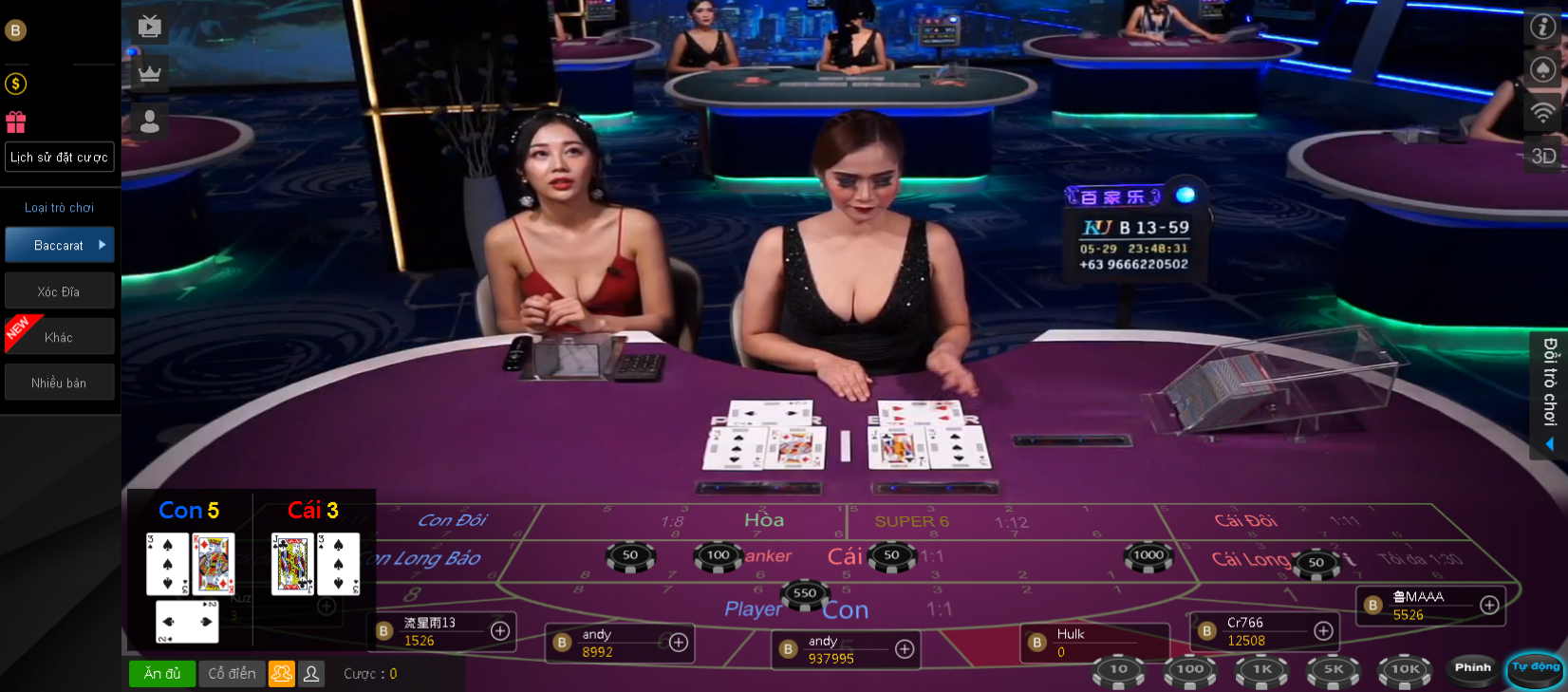Click the crown leaderboard icon
Screen dimensions: 1568x692
[x=149, y=72]
